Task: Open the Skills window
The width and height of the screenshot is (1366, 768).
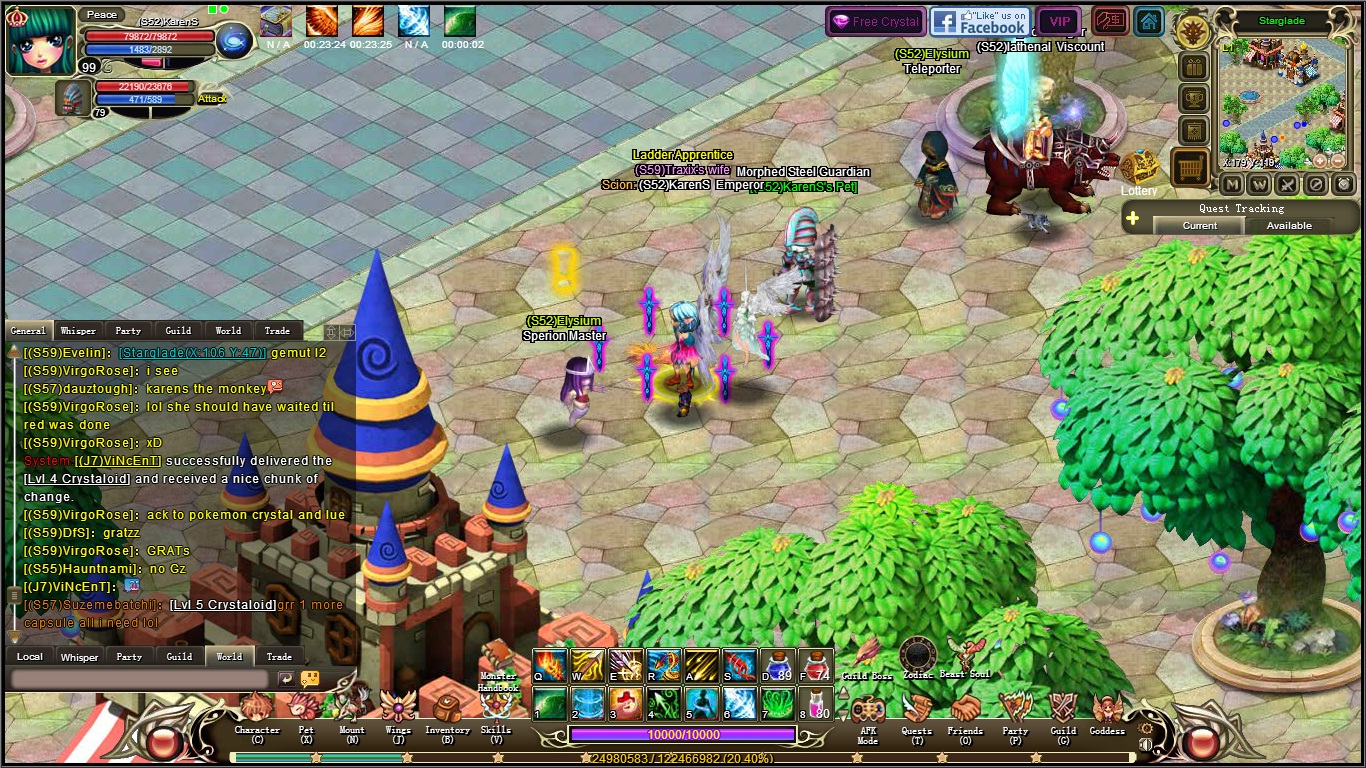Action: [x=495, y=711]
